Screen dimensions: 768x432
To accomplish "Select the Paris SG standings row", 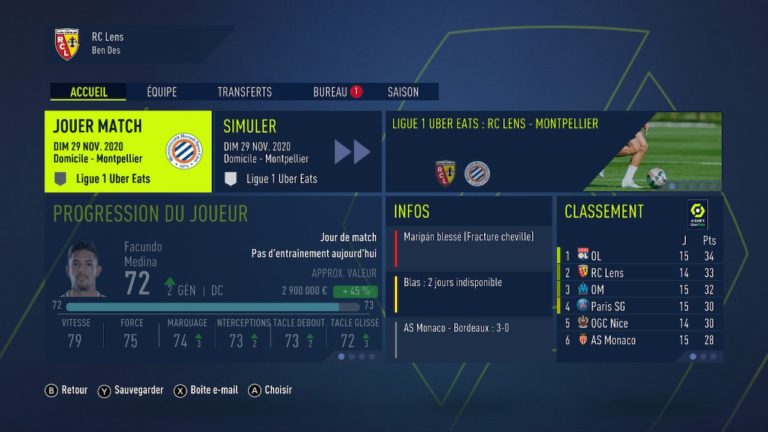I will [x=638, y=306].
